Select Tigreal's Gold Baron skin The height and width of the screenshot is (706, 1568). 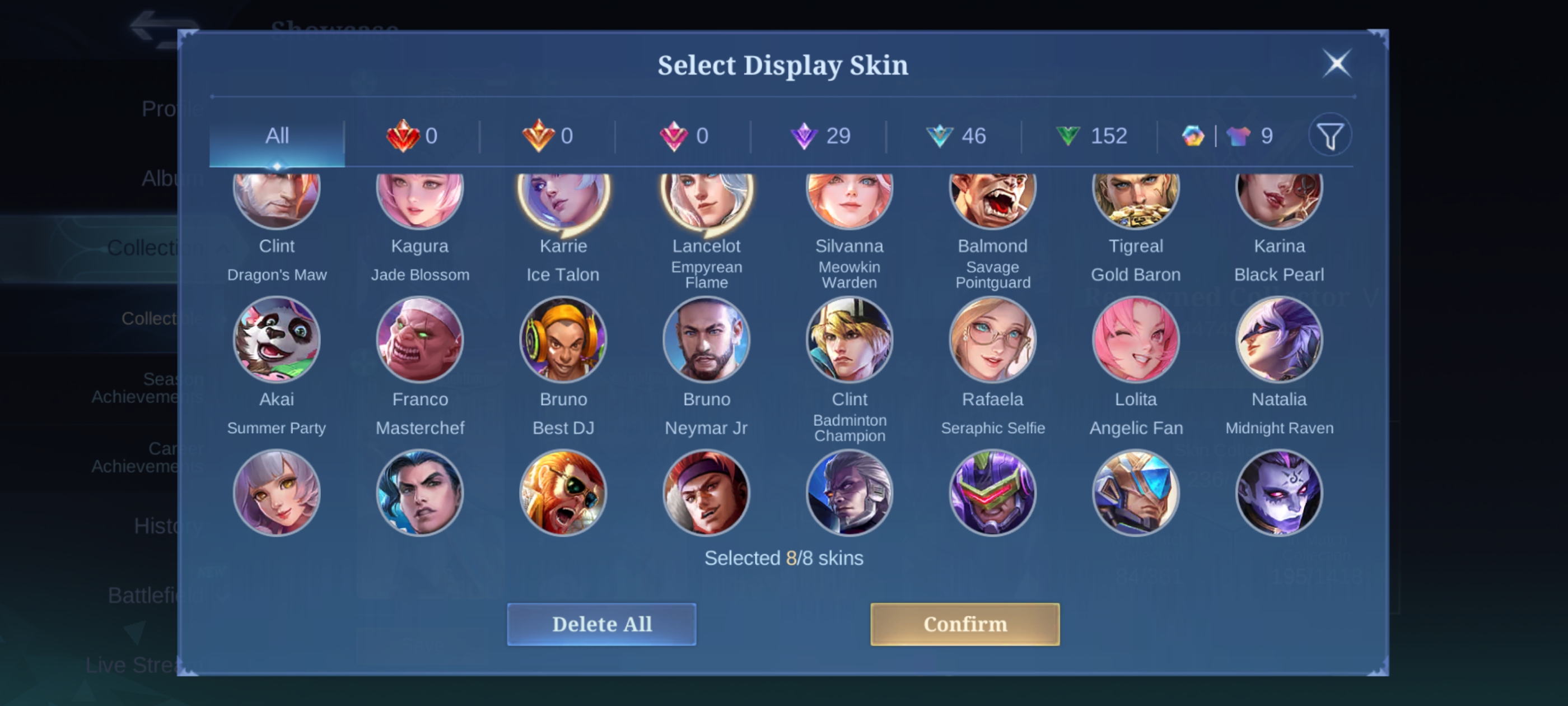(x=1136, y=201)
